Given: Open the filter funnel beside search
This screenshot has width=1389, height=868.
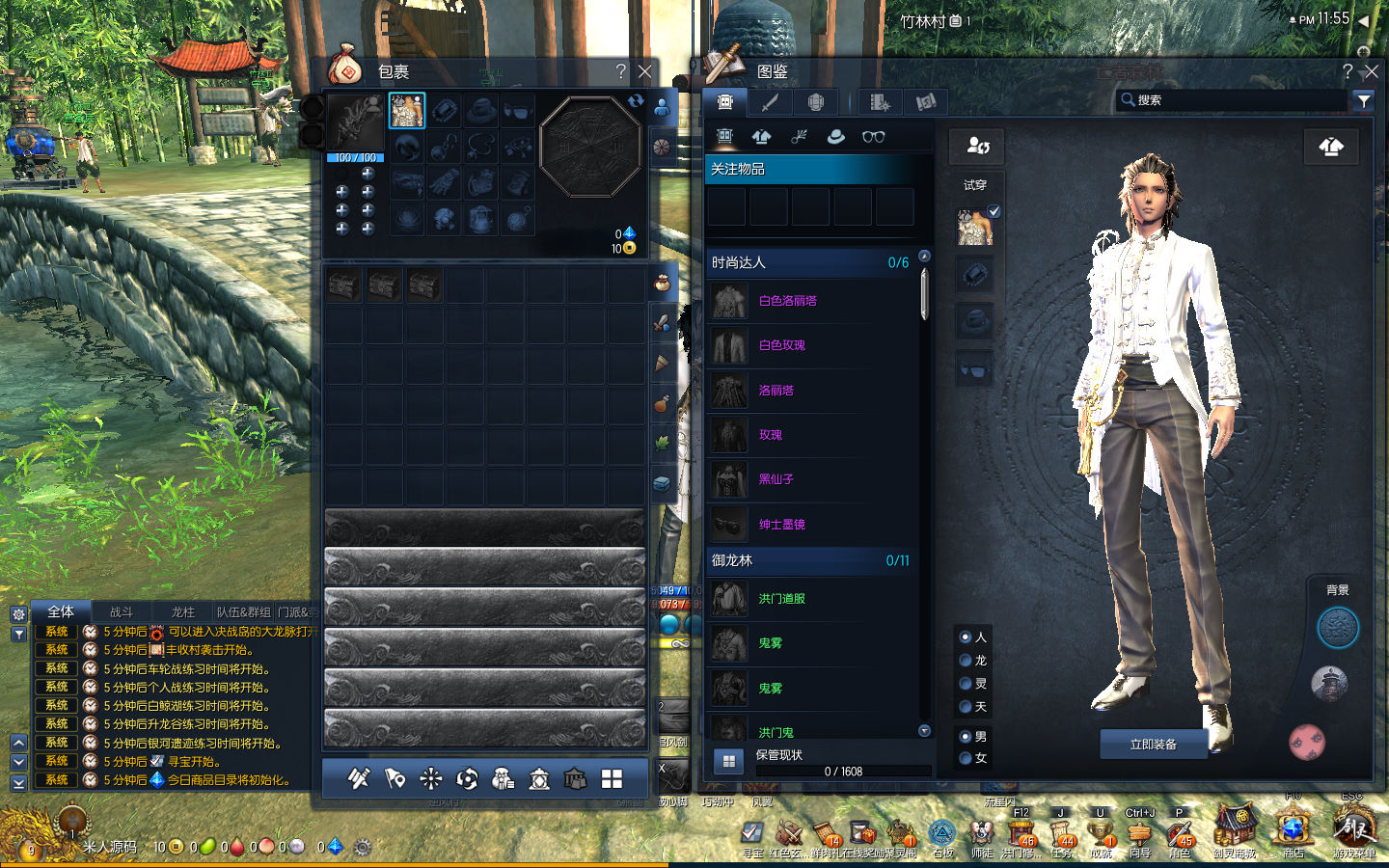Looking at the screenshot, I should pyautogui.click(x=1363, y=100).
